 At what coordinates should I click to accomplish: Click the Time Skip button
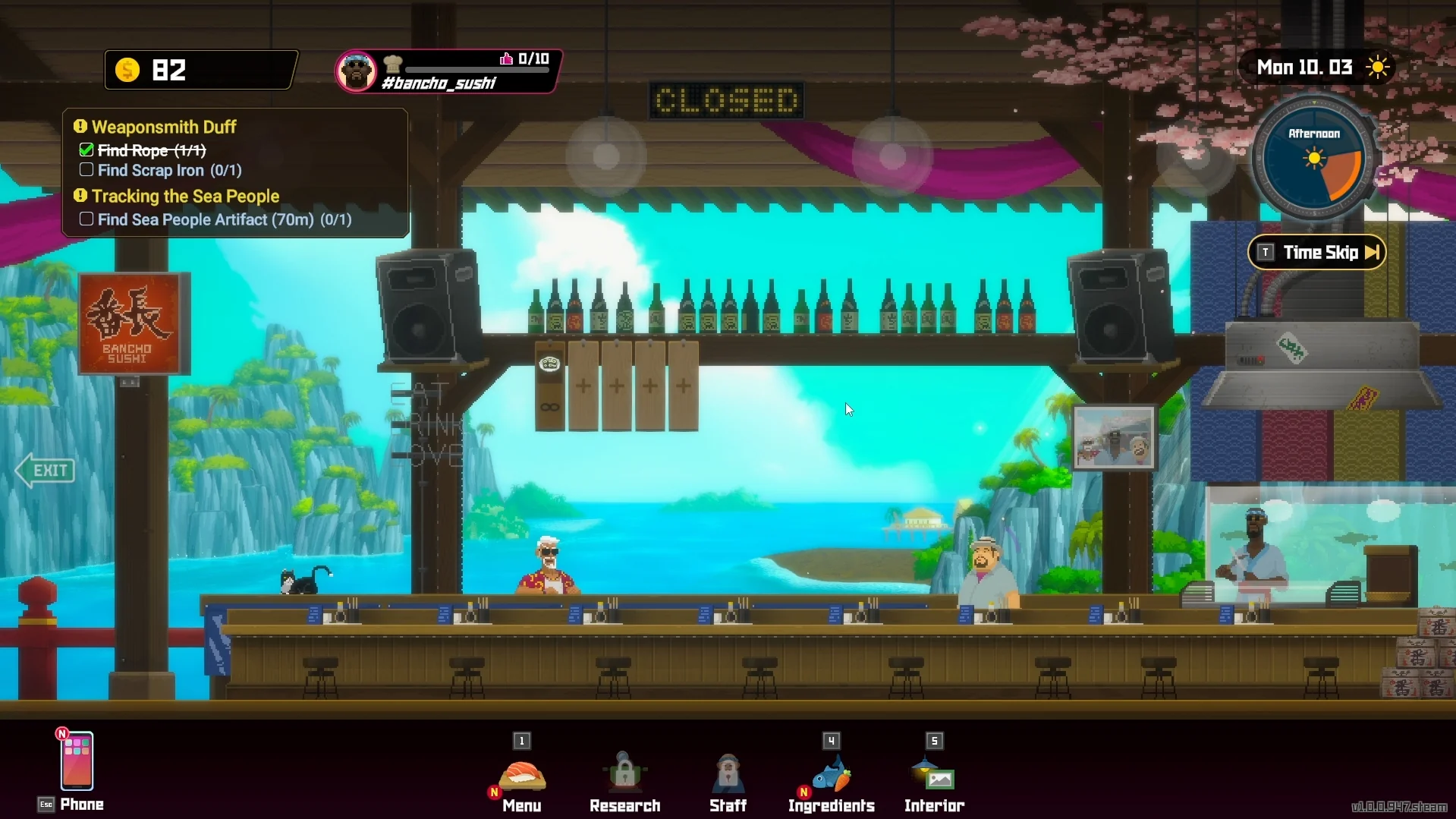pyautogui.click(x=1317, y=253)
